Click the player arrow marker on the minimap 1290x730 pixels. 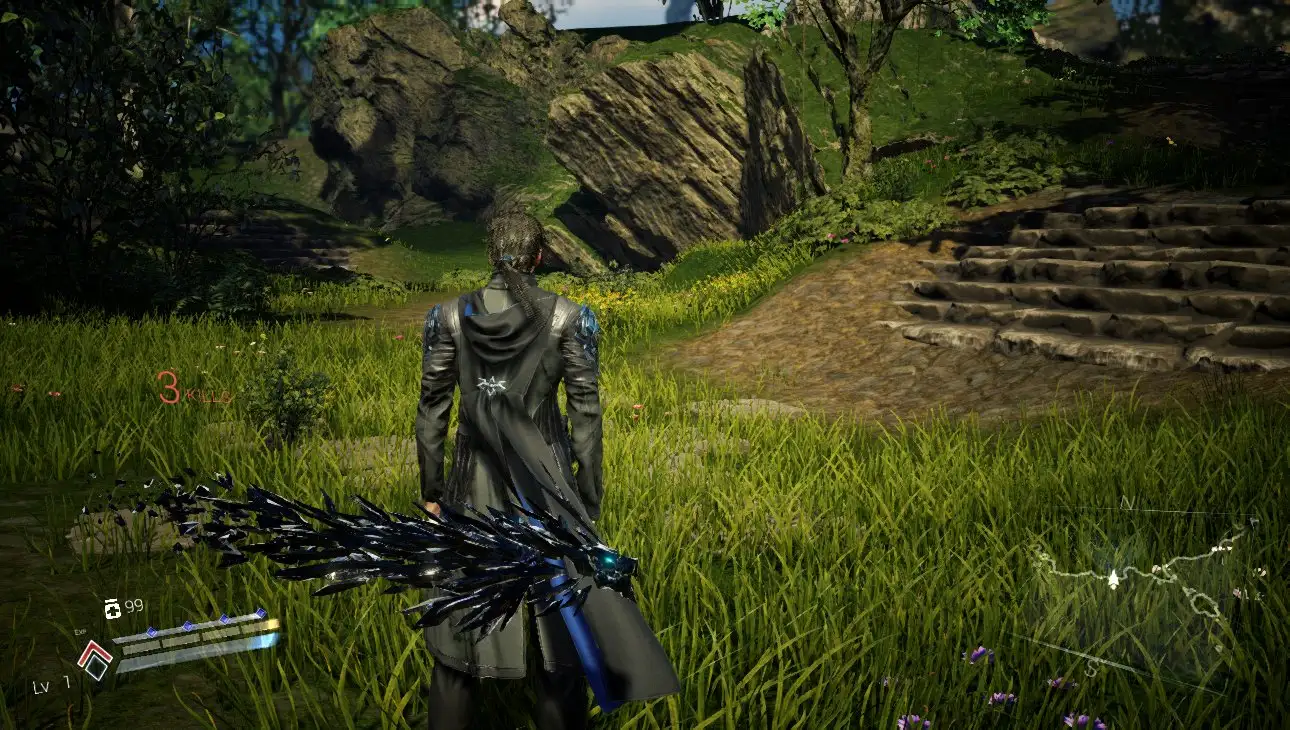coord(1113,578)
